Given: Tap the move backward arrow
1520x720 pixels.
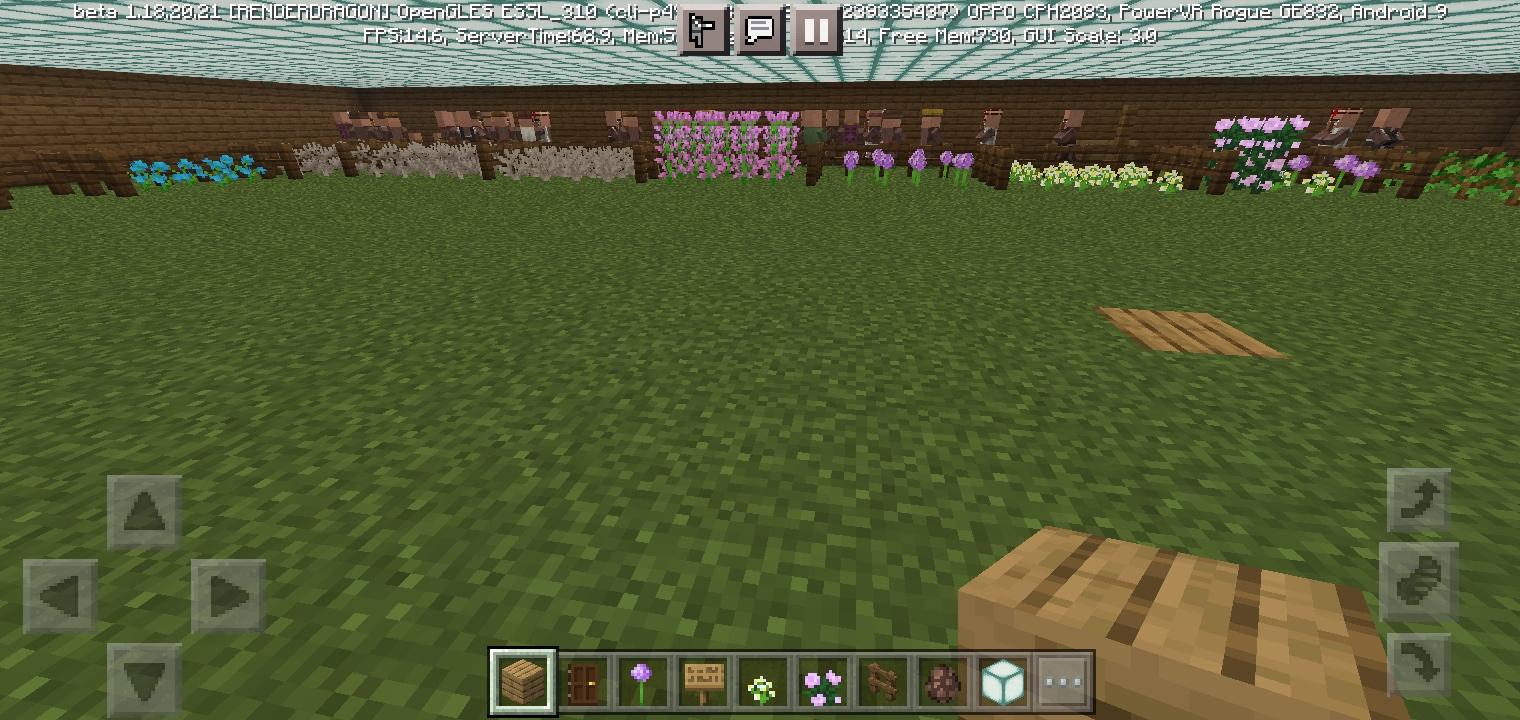Looking at the screenshot, I should 144,680.
